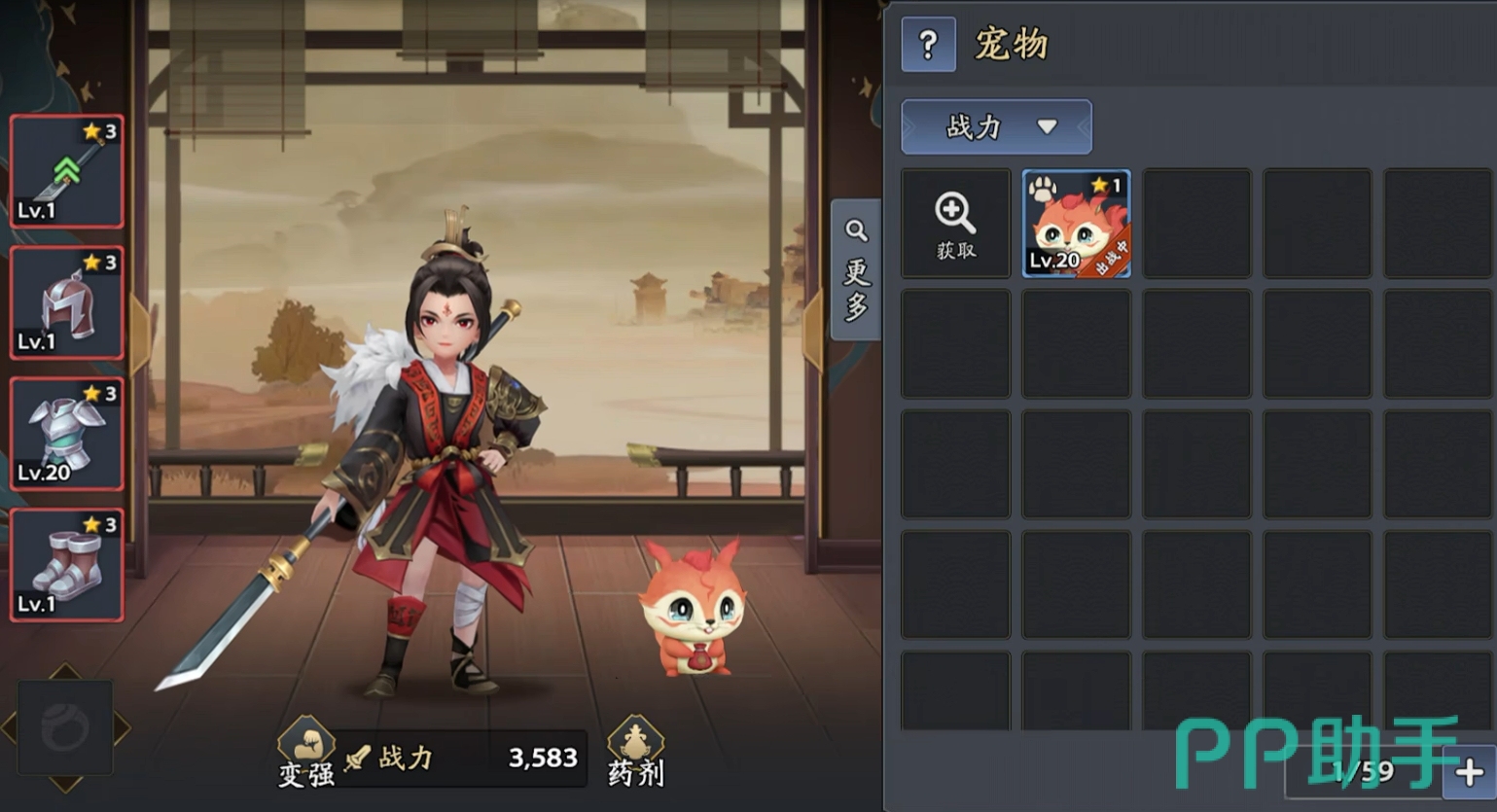Open the 药剂 potion button
Viewport: 1497px width, 812px height.
pyautogui.click(x=635, y=754)
